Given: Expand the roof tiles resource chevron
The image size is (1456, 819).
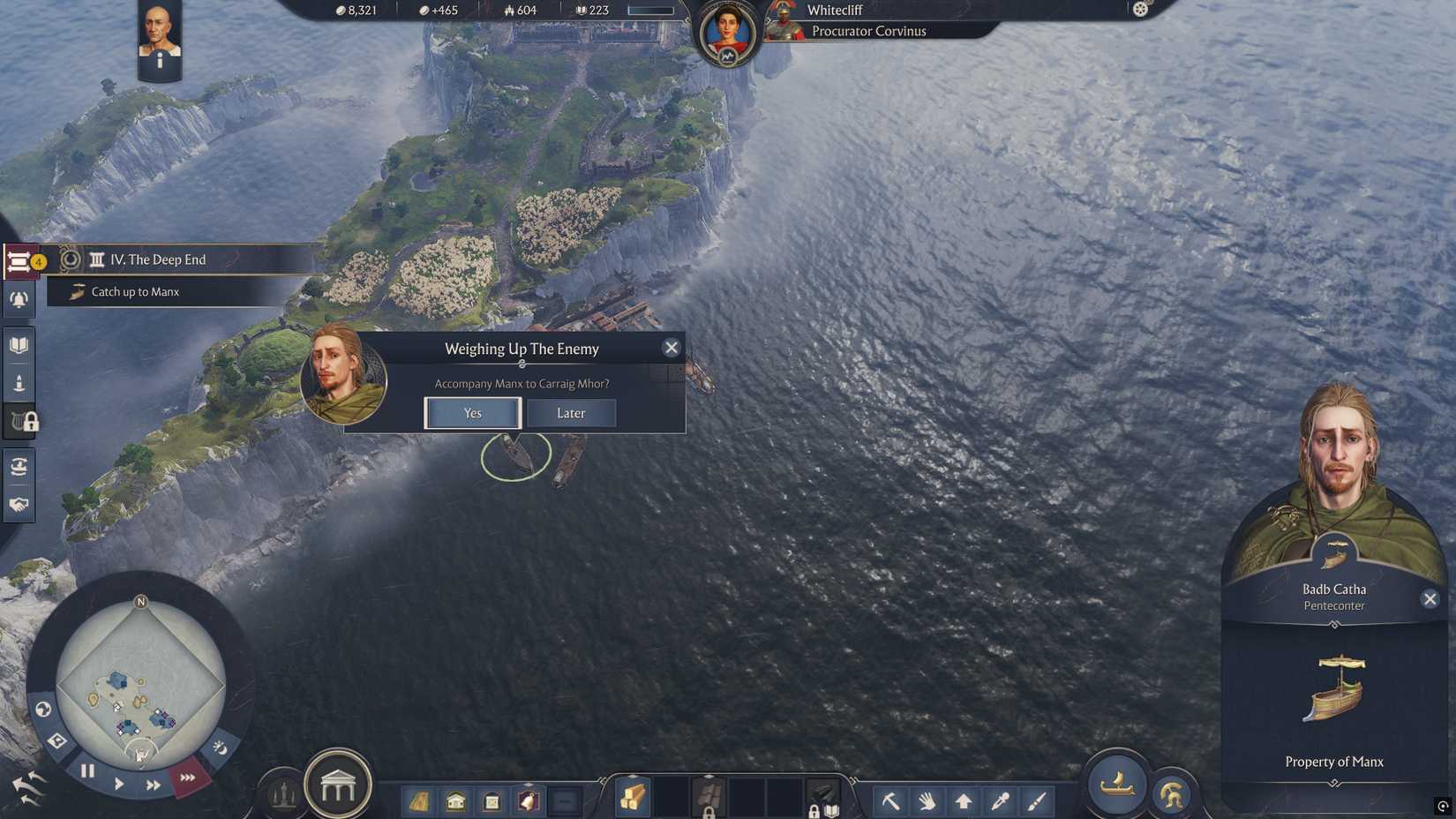Looking at the screenshot, I should click(x=707, y=776).
